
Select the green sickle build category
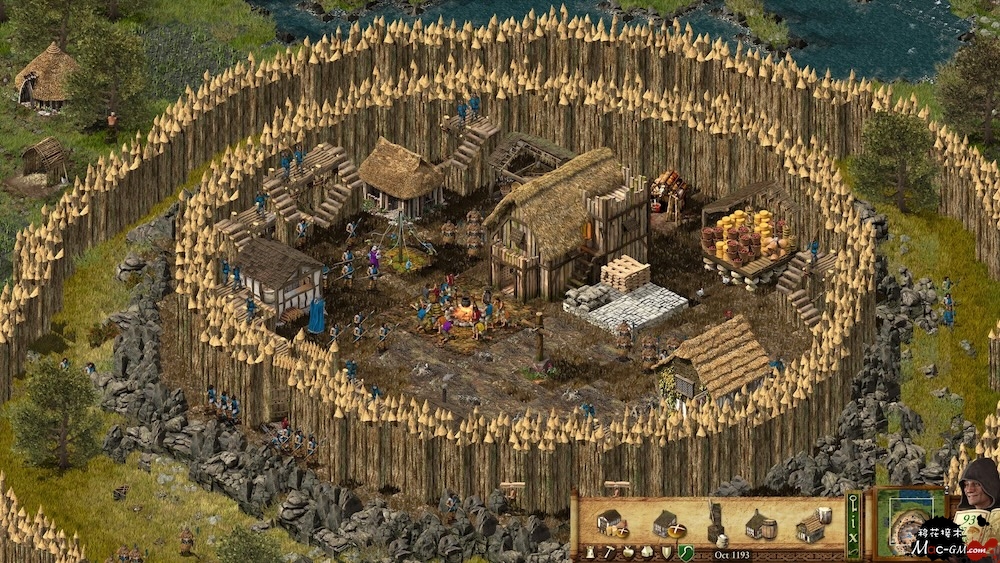pos(685,551)
